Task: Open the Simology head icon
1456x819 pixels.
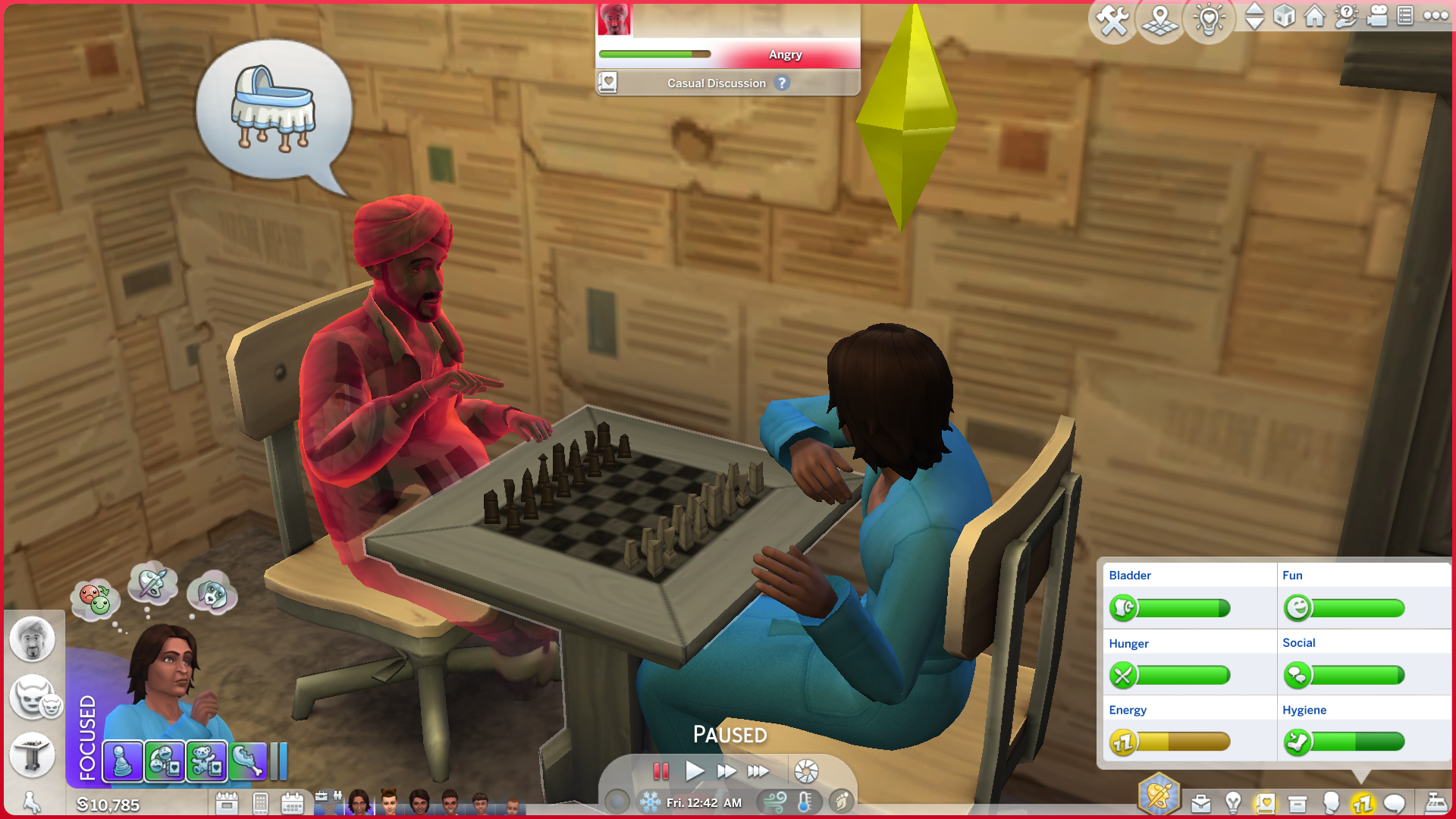Action: click(1330, 803)
